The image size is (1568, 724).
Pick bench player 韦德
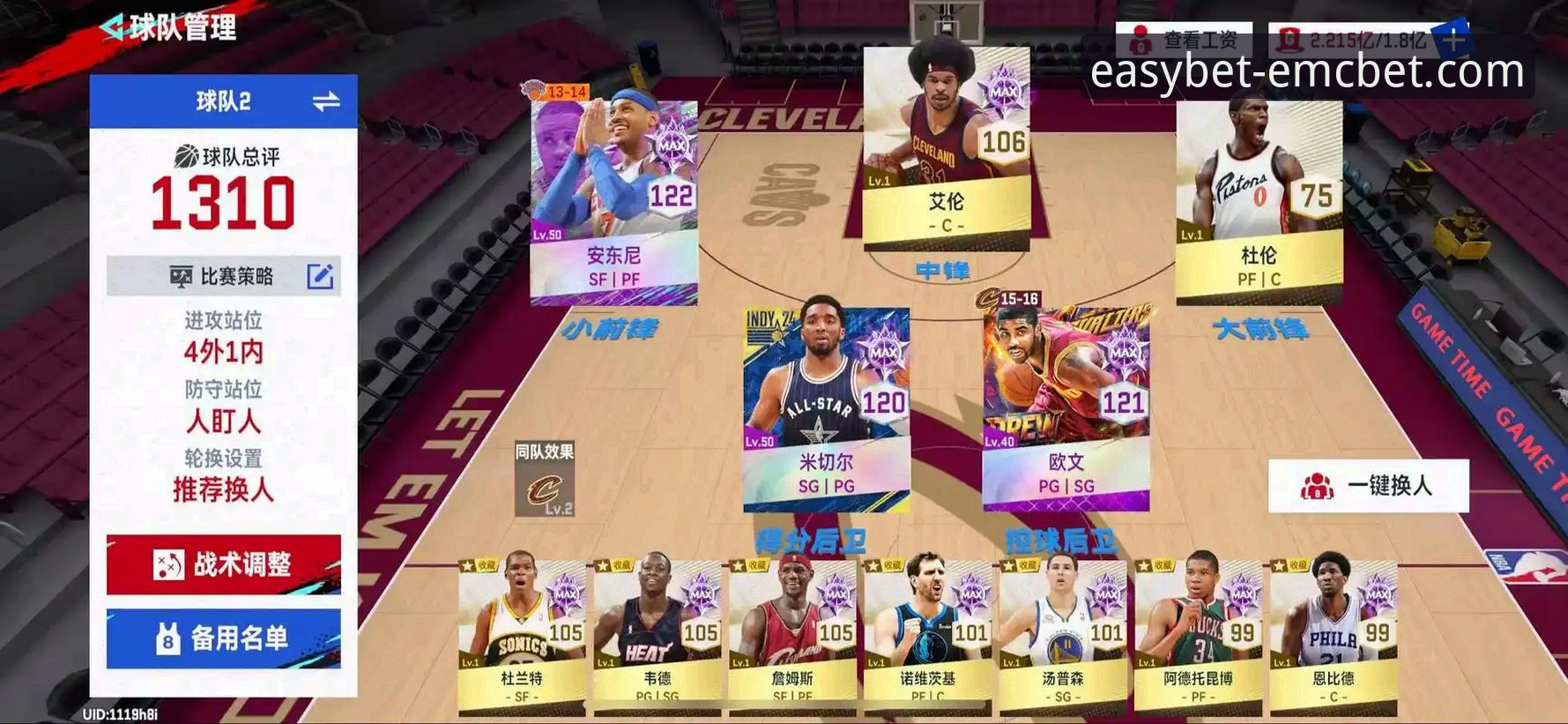click(x=658, y=637)
